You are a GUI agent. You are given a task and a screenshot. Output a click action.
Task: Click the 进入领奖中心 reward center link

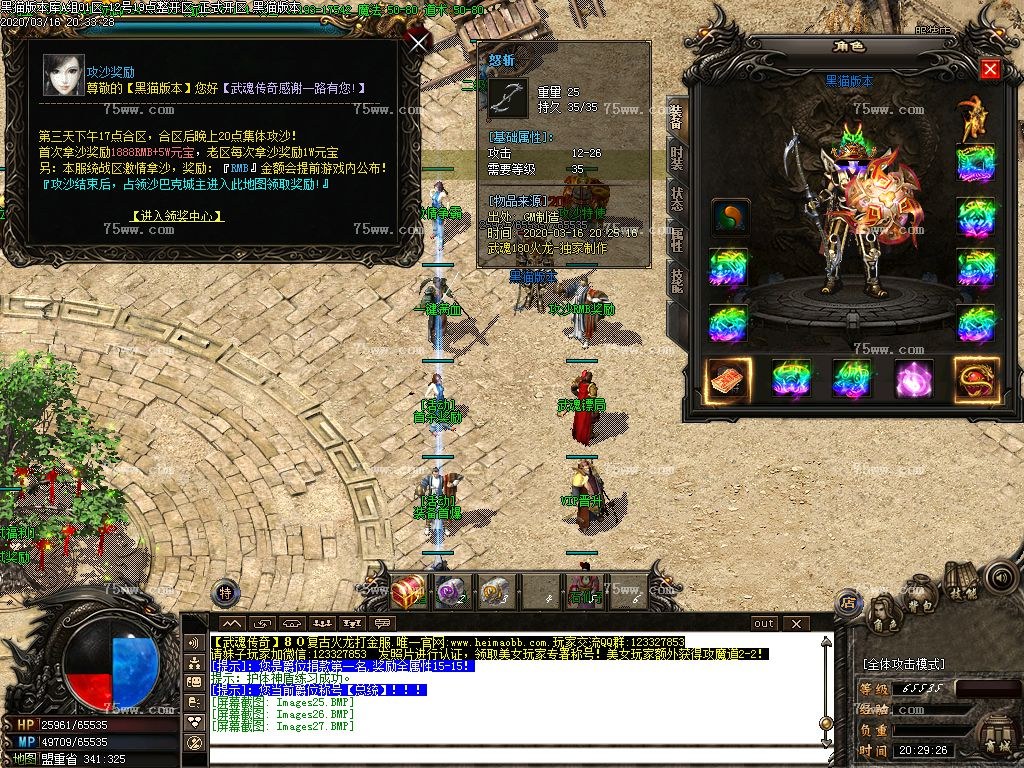[178, 216]
